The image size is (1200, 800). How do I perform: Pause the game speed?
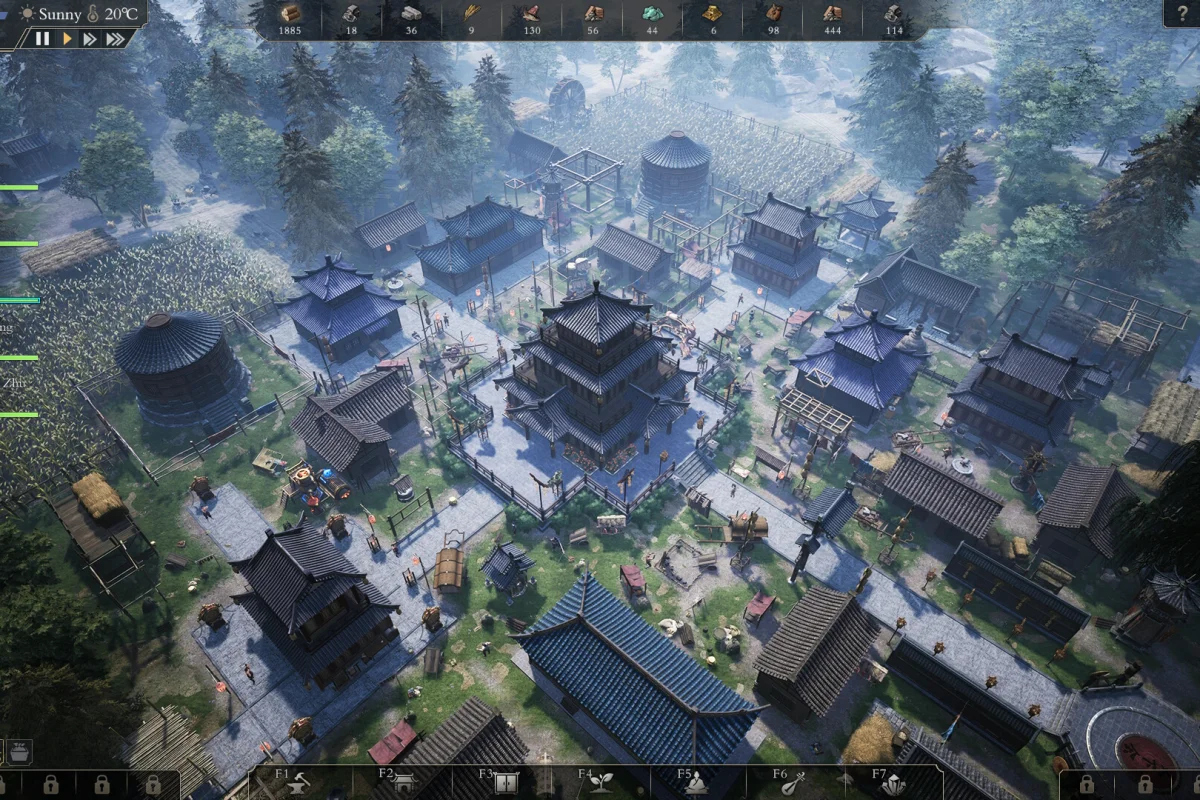click(42, 39)
